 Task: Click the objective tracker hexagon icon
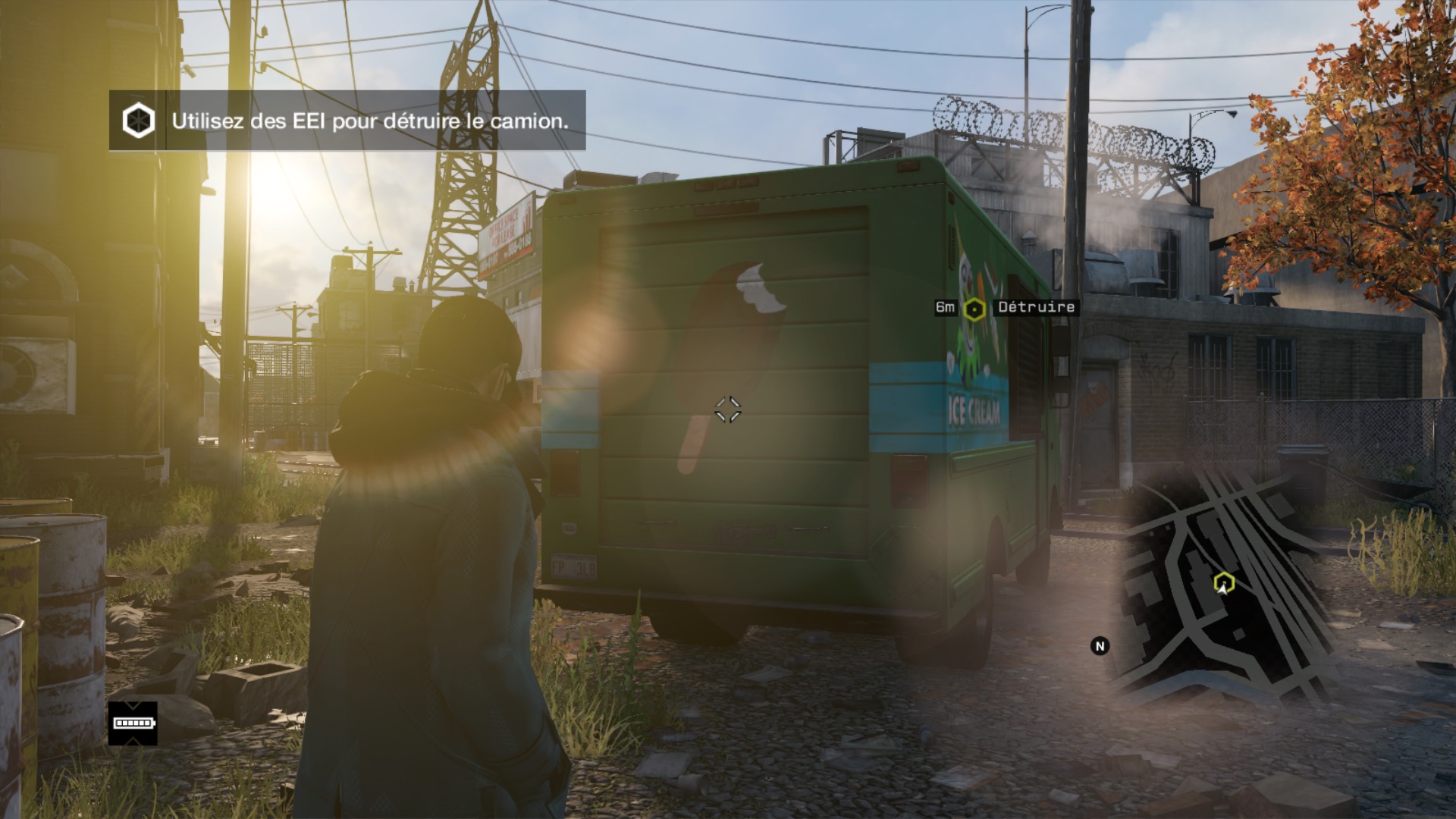coord(139,121)
